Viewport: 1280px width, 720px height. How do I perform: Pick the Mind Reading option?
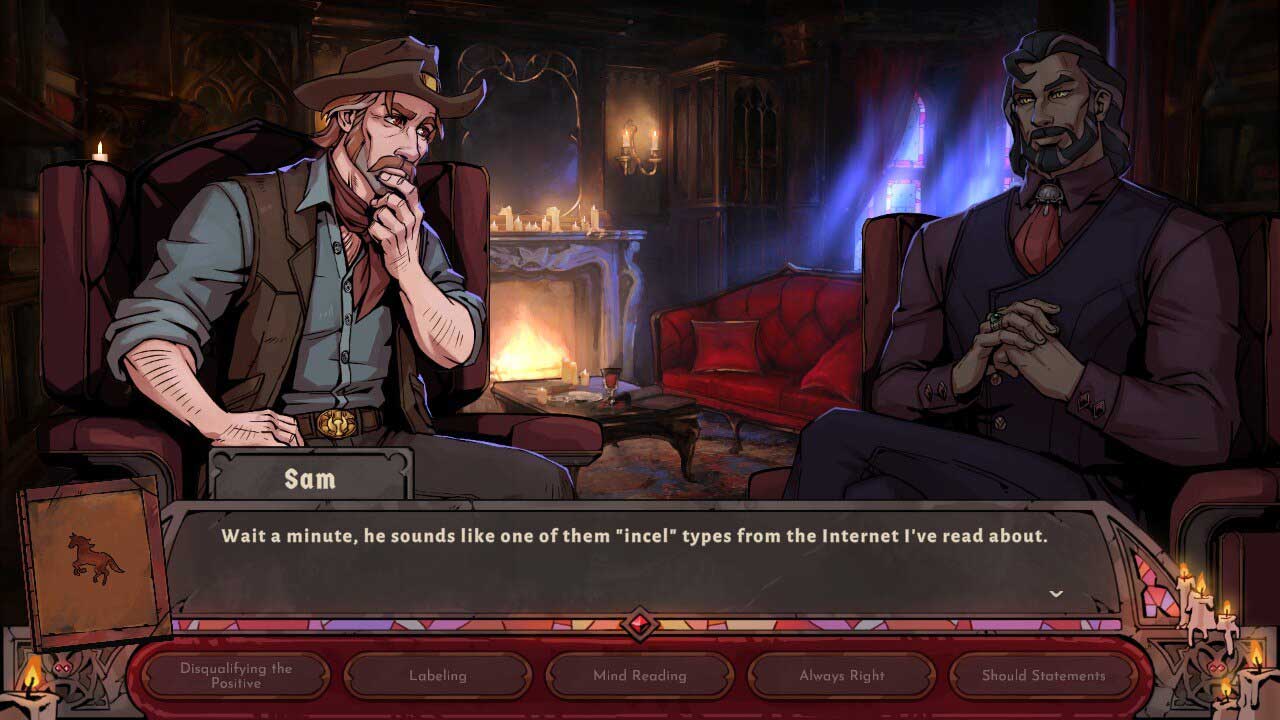tap(640, 675)
